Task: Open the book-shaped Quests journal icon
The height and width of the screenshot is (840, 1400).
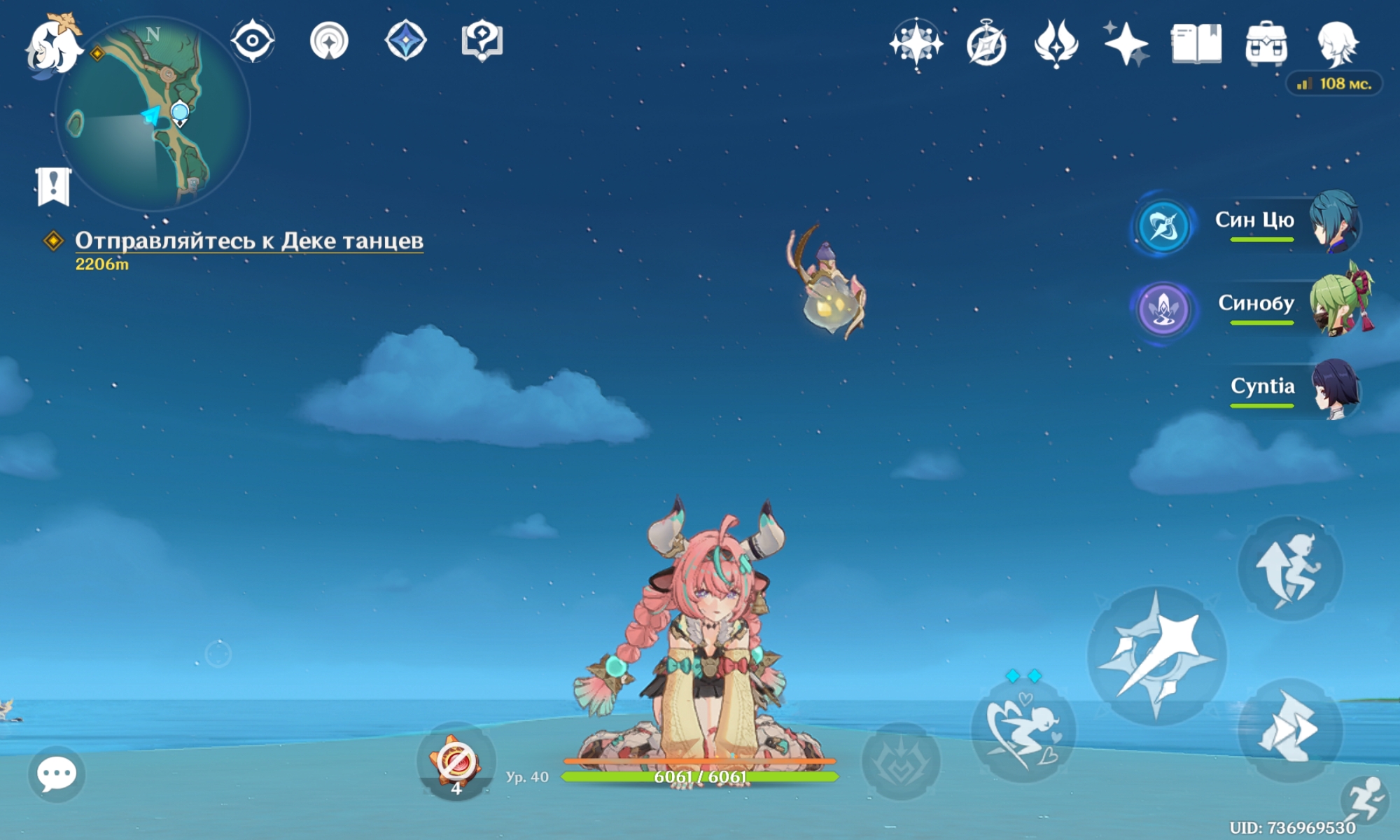Action: pyautogui.click(x=1196, y=43)
